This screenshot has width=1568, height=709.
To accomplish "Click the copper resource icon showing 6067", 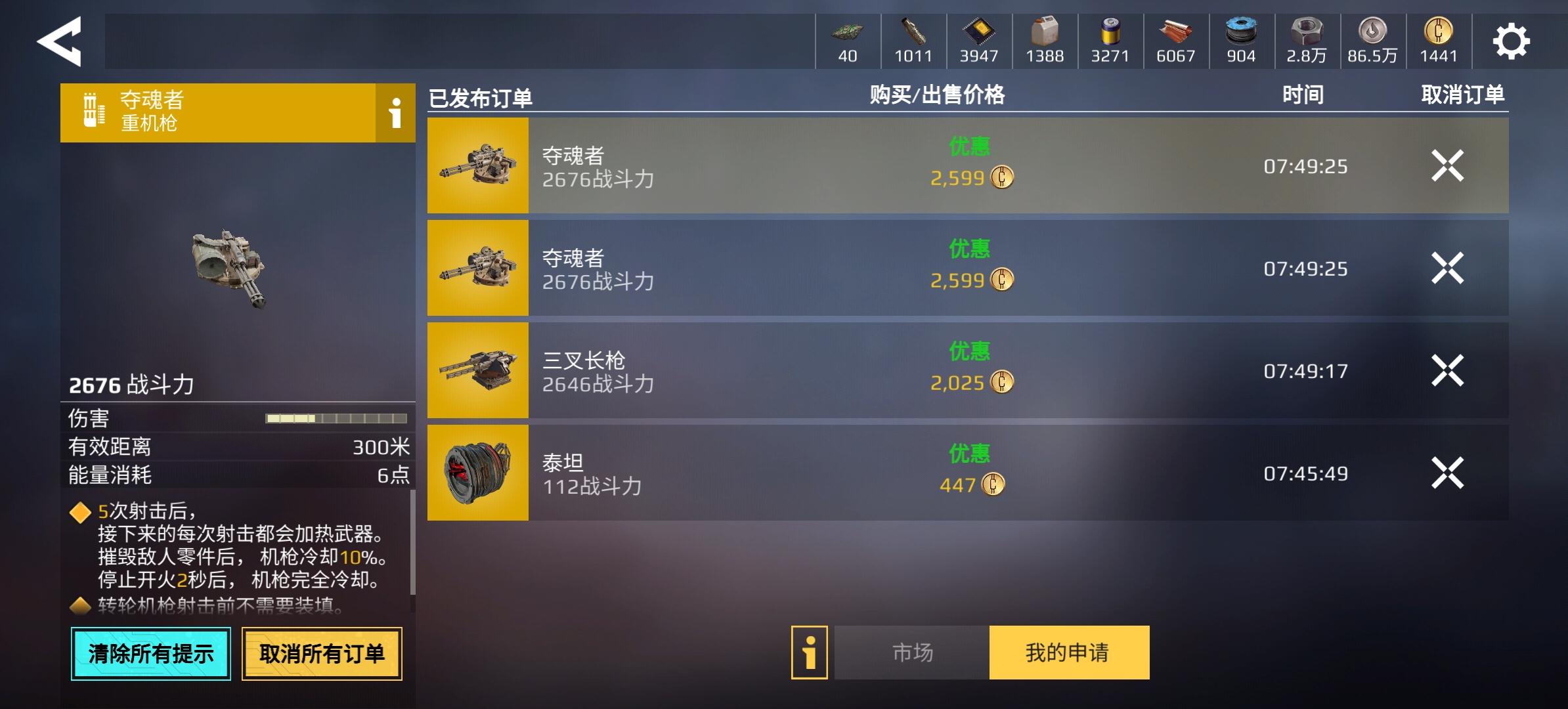I will 1175,41.
